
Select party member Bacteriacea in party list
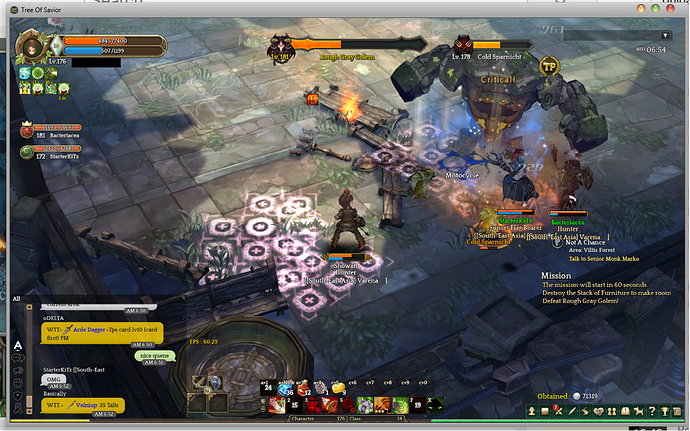[28, 130]
